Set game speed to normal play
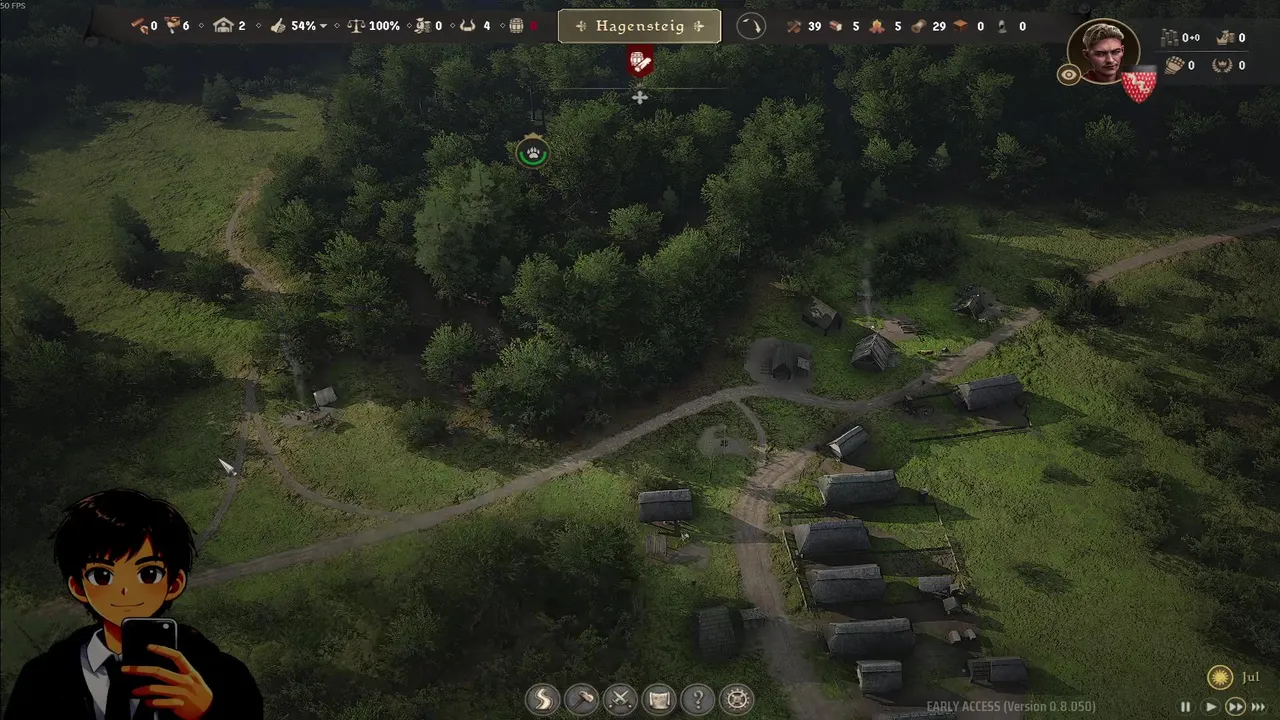This screenshot has height=720, width=1280. coord(1210,706)
